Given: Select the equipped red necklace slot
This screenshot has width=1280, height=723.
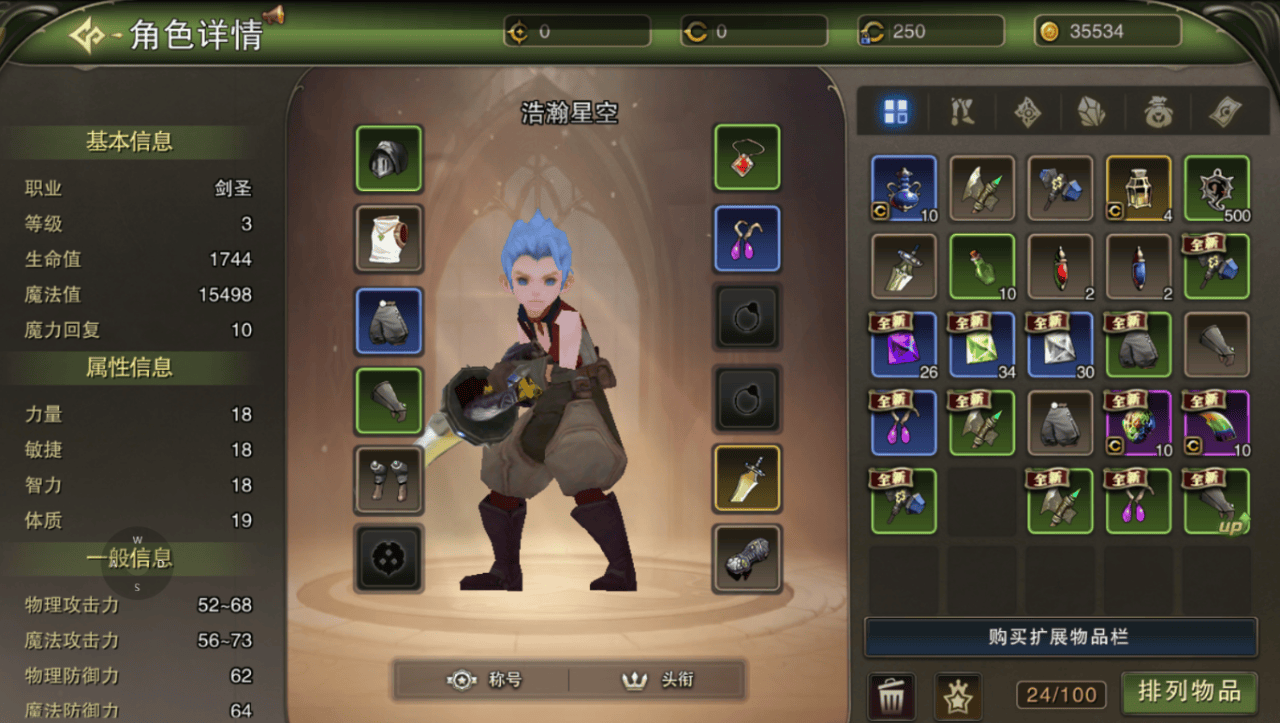Looking at the screenshot, I should pyautogui.click(x=746, y=158).
